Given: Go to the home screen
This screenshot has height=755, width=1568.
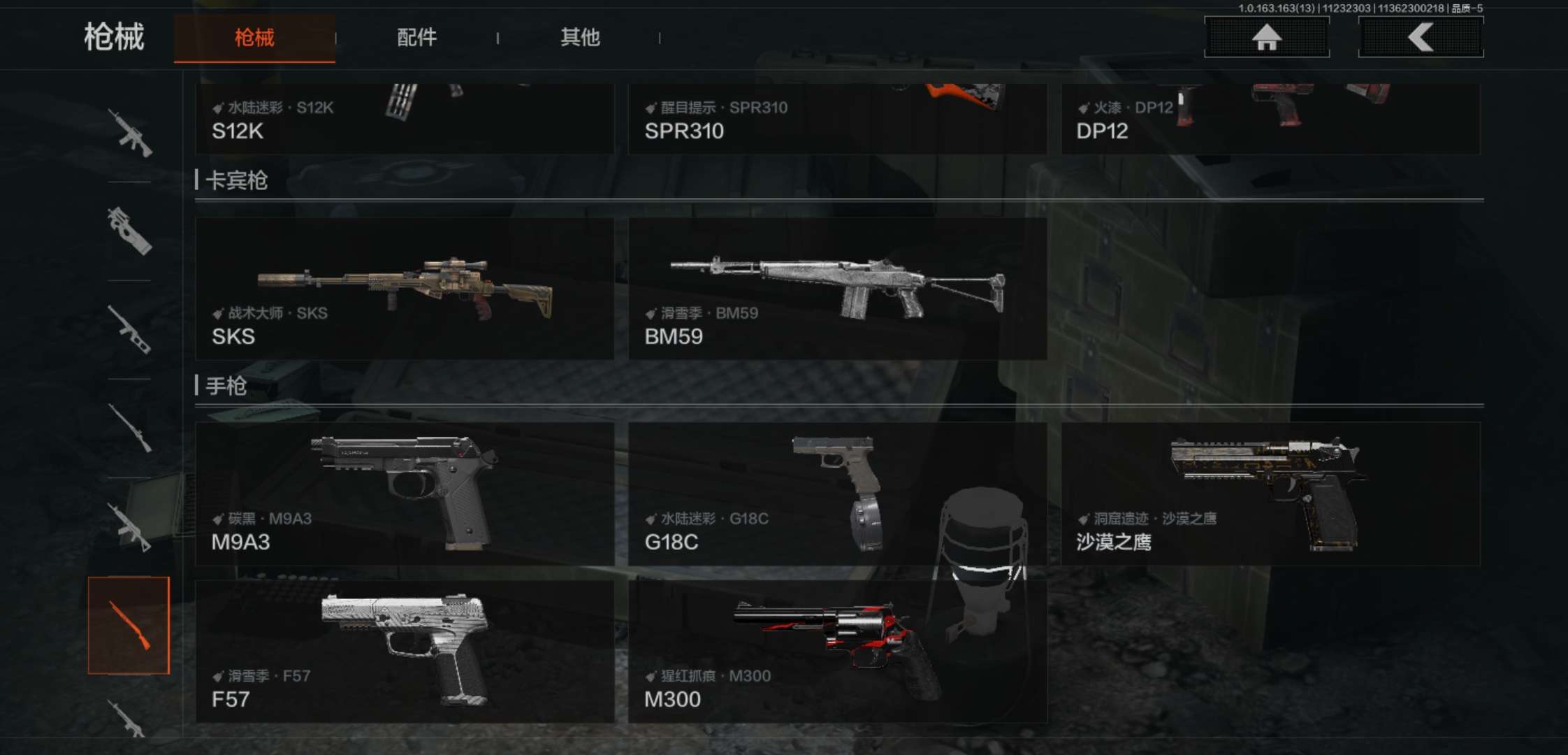Looking at the screenshot, I should [x=1266, y=37].
